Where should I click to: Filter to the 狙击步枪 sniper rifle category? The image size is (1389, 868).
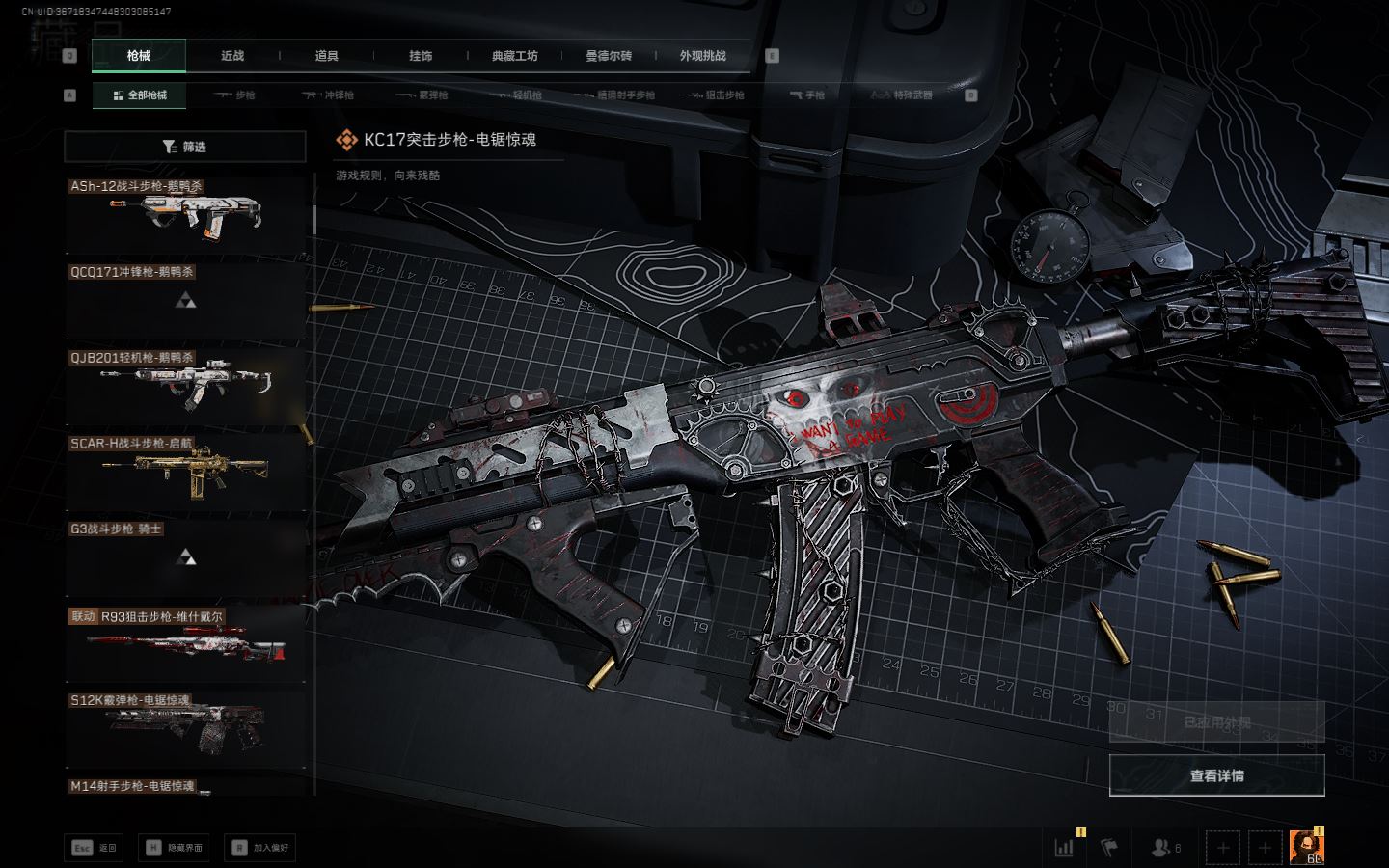(714, 95)
